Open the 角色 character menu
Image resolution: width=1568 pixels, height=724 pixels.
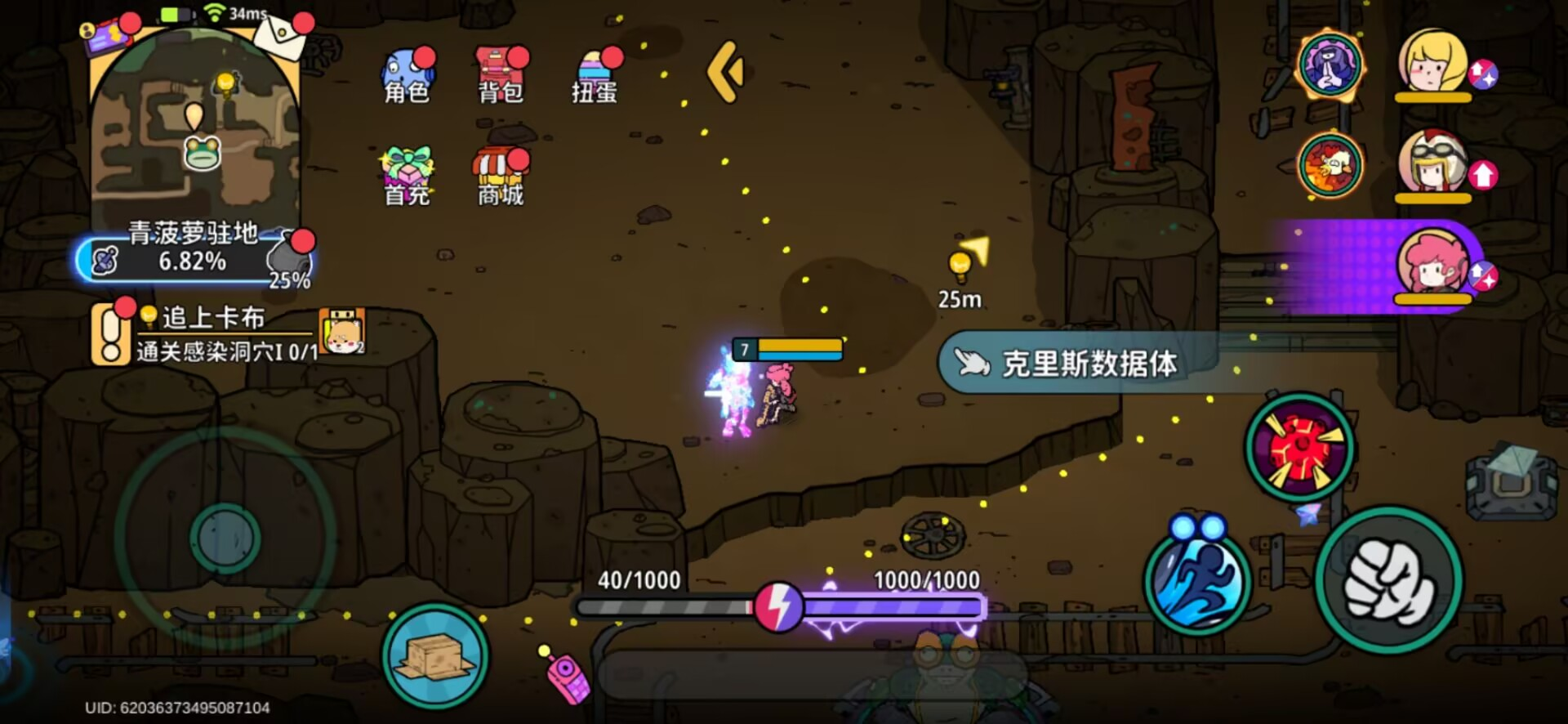click(406, 74)
